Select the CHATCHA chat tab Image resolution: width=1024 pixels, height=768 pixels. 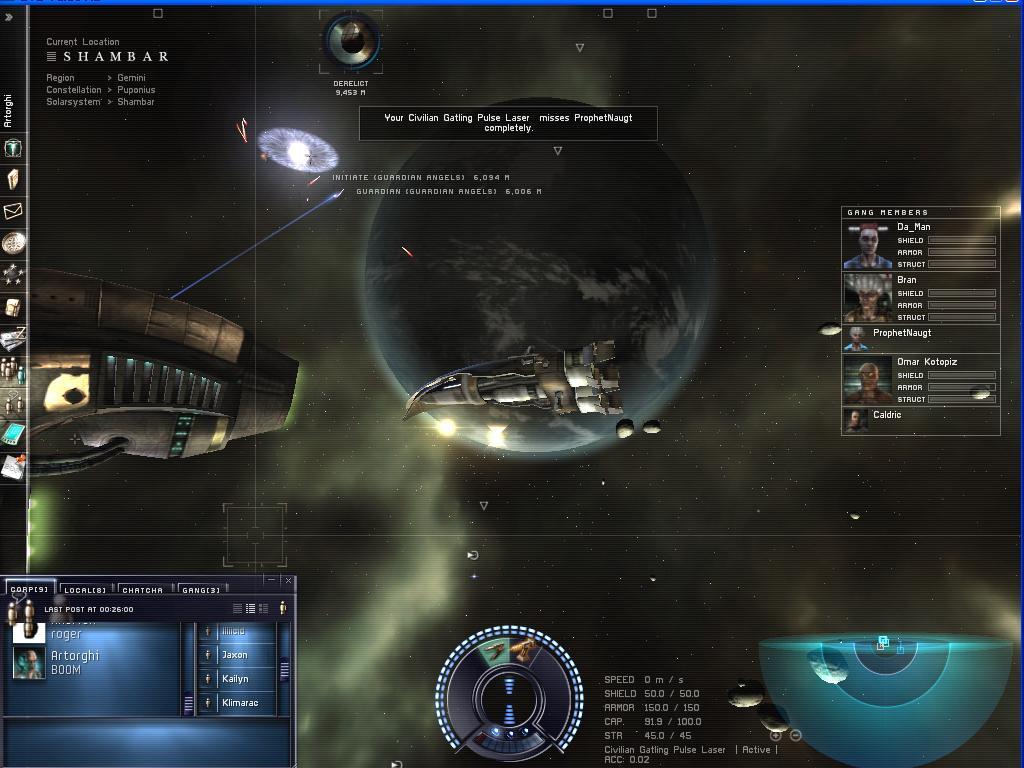tap(142, 590)
